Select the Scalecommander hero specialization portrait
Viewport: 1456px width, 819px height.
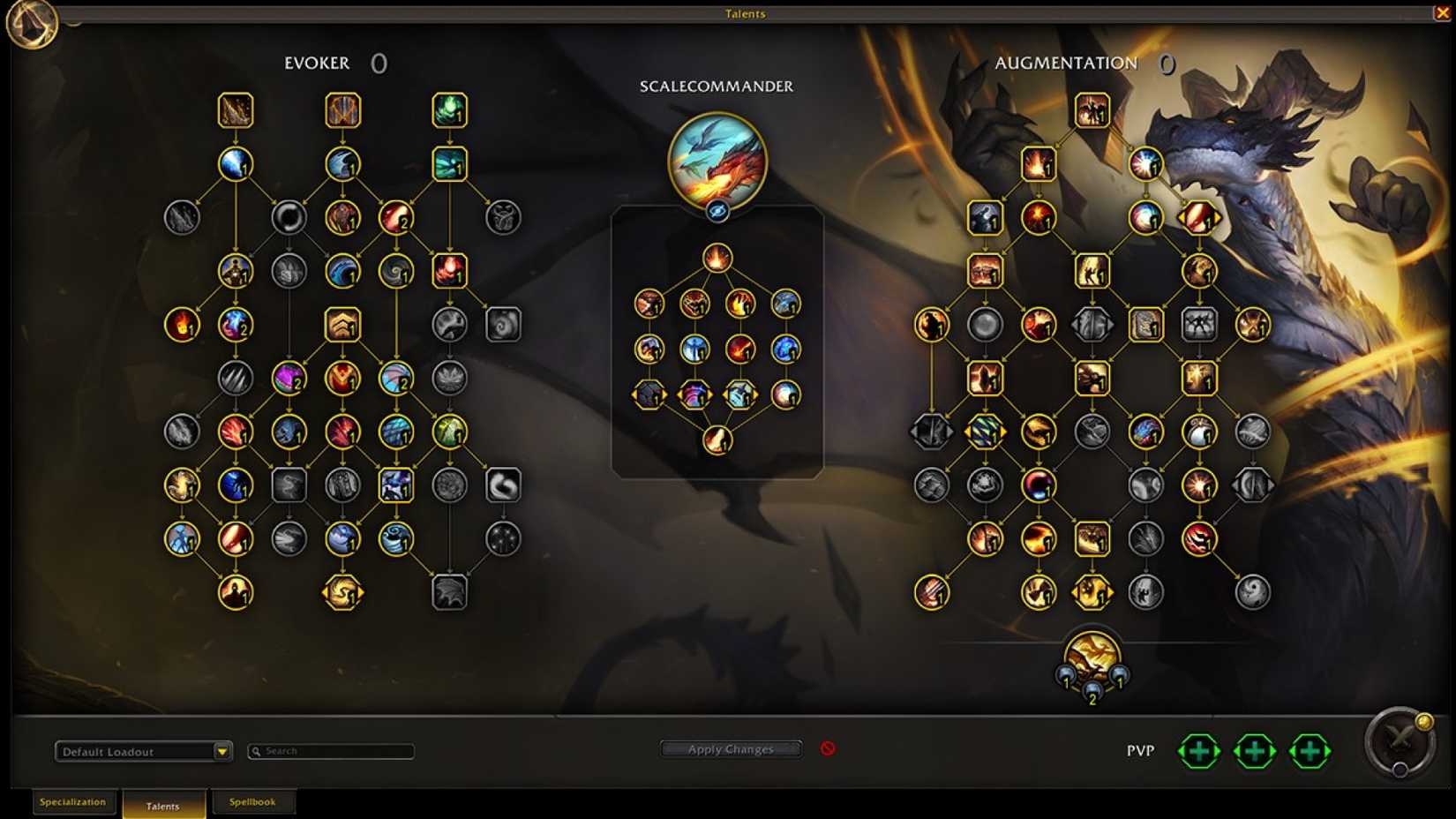click(x=717, y=162)
